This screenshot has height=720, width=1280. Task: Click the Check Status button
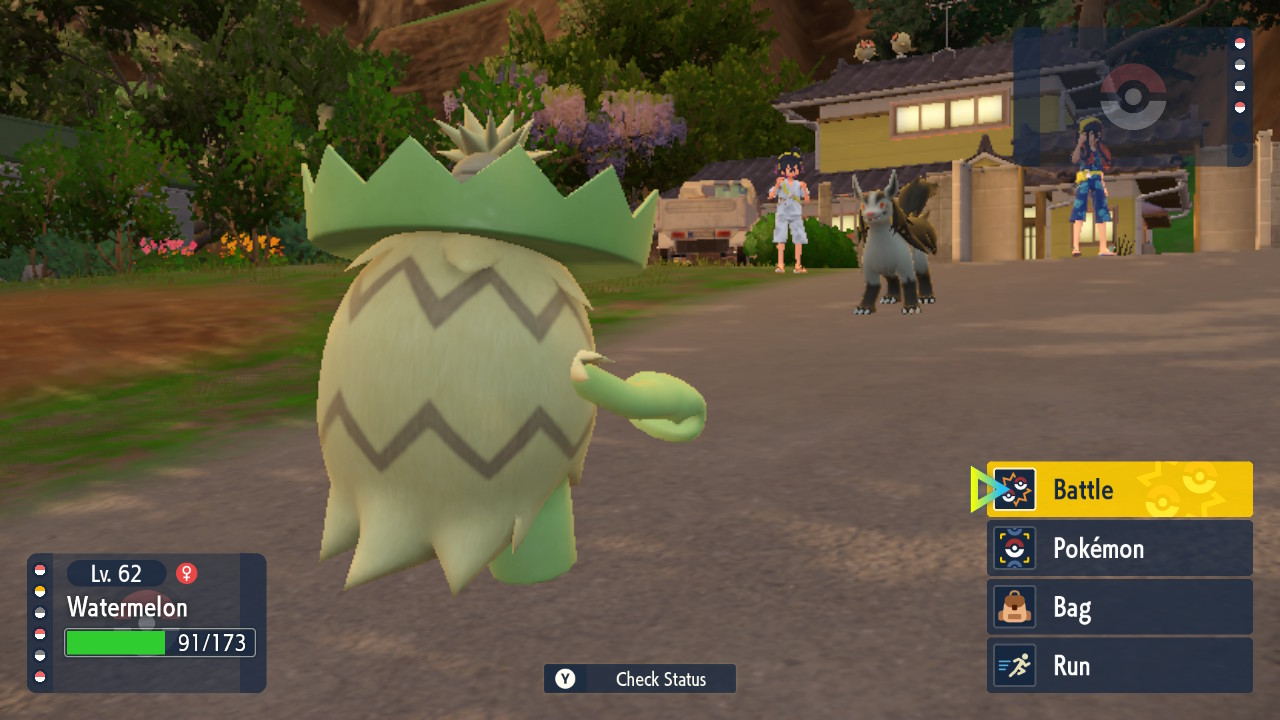click(640, 679)
